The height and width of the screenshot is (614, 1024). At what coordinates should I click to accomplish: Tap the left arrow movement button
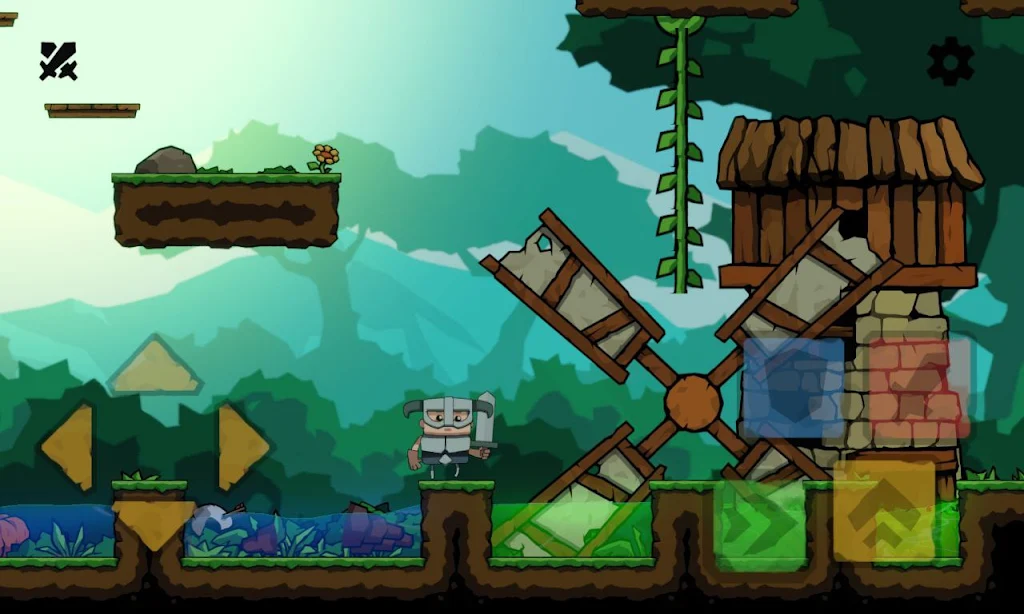[69, 446]
